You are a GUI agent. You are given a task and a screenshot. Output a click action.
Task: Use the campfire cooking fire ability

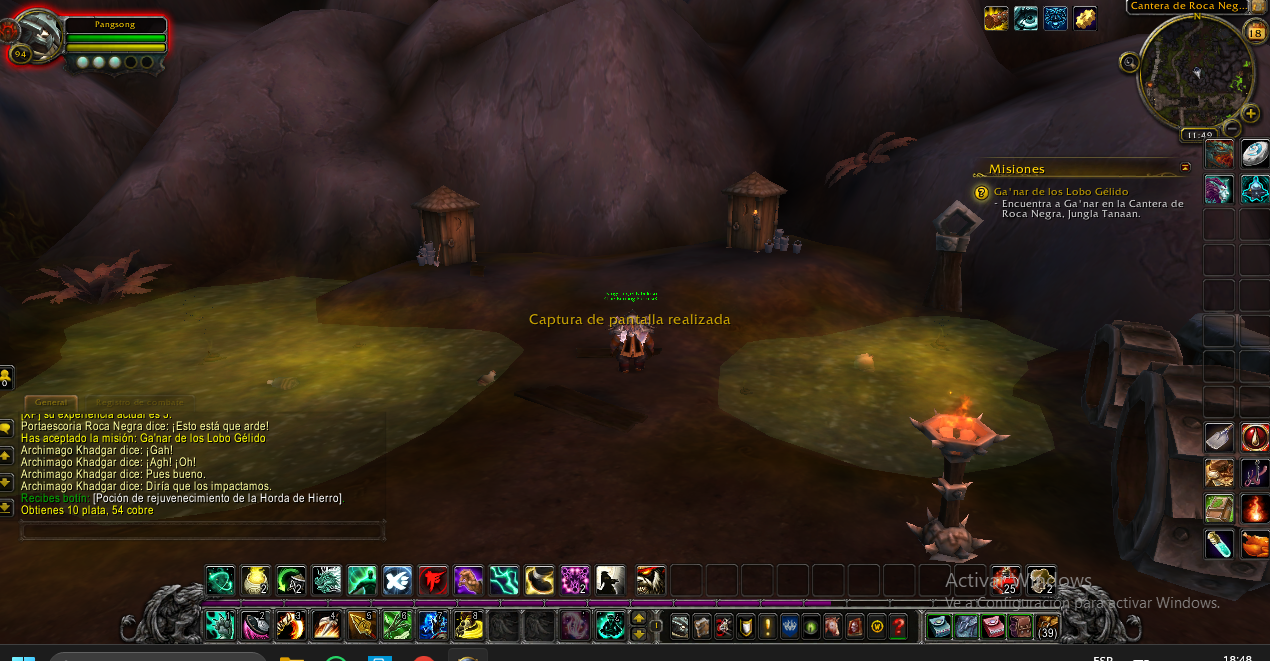click(x=1255, y=509)
